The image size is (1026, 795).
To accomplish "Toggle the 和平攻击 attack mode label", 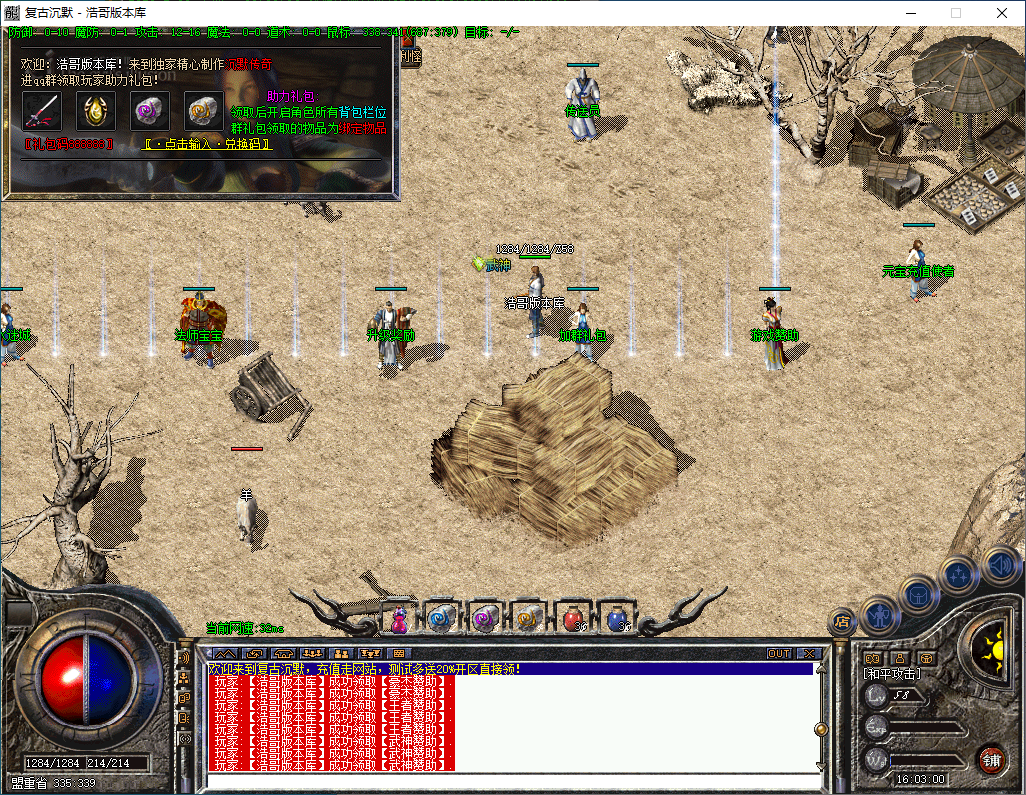I will point(893,674).
